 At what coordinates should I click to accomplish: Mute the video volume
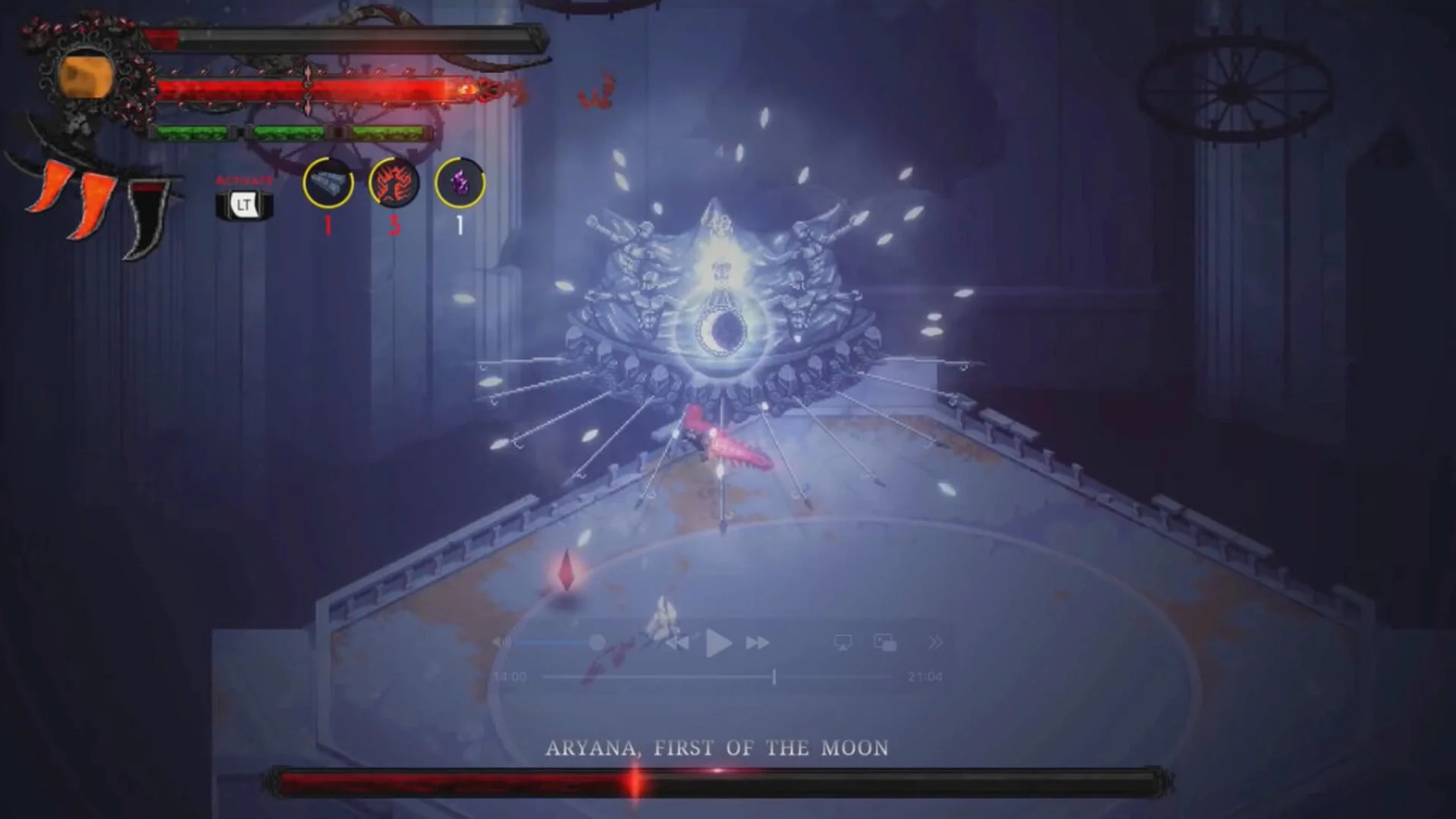tap(500, 642)
